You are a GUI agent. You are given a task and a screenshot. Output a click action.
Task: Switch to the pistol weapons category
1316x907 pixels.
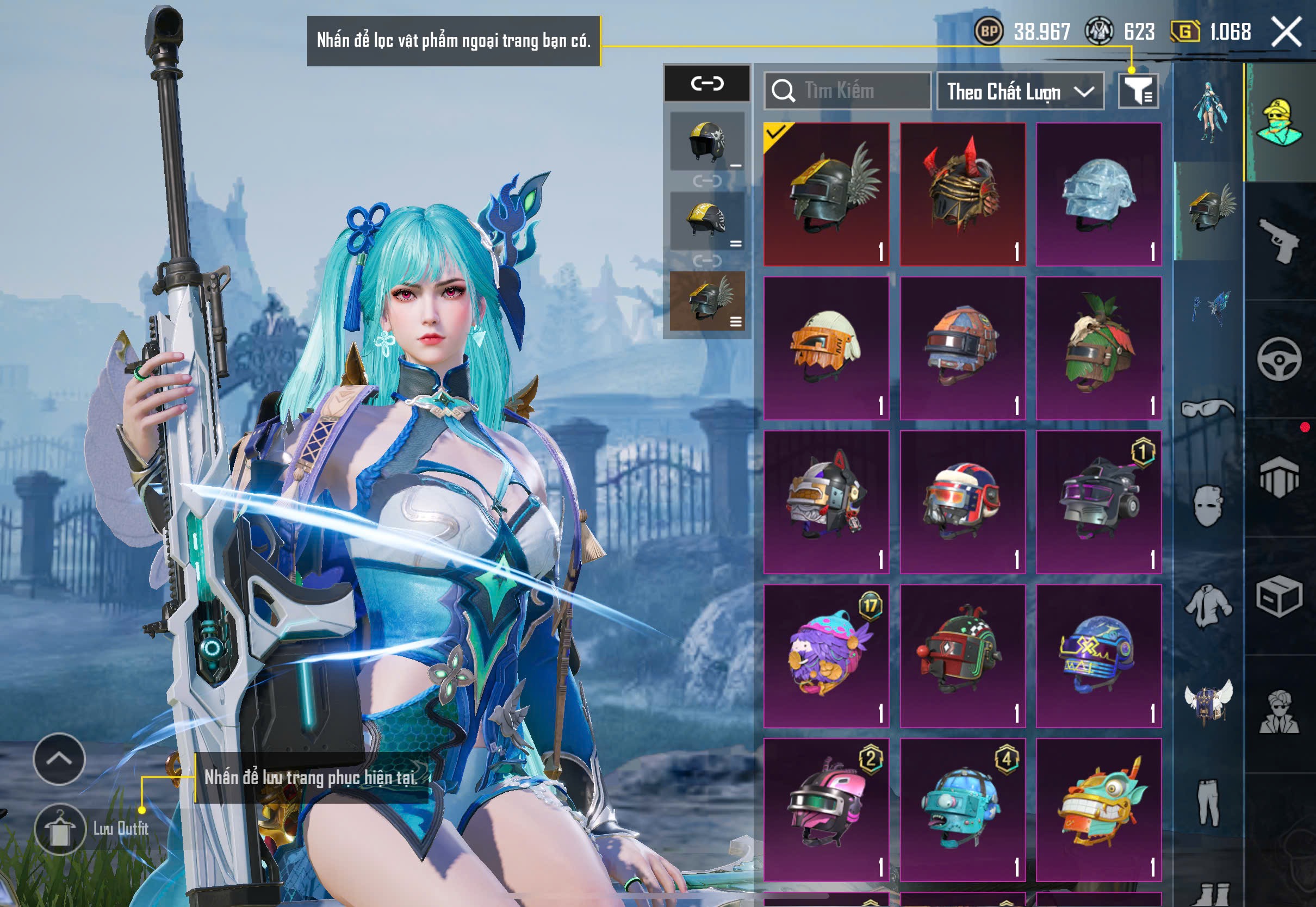[1279, 241]
